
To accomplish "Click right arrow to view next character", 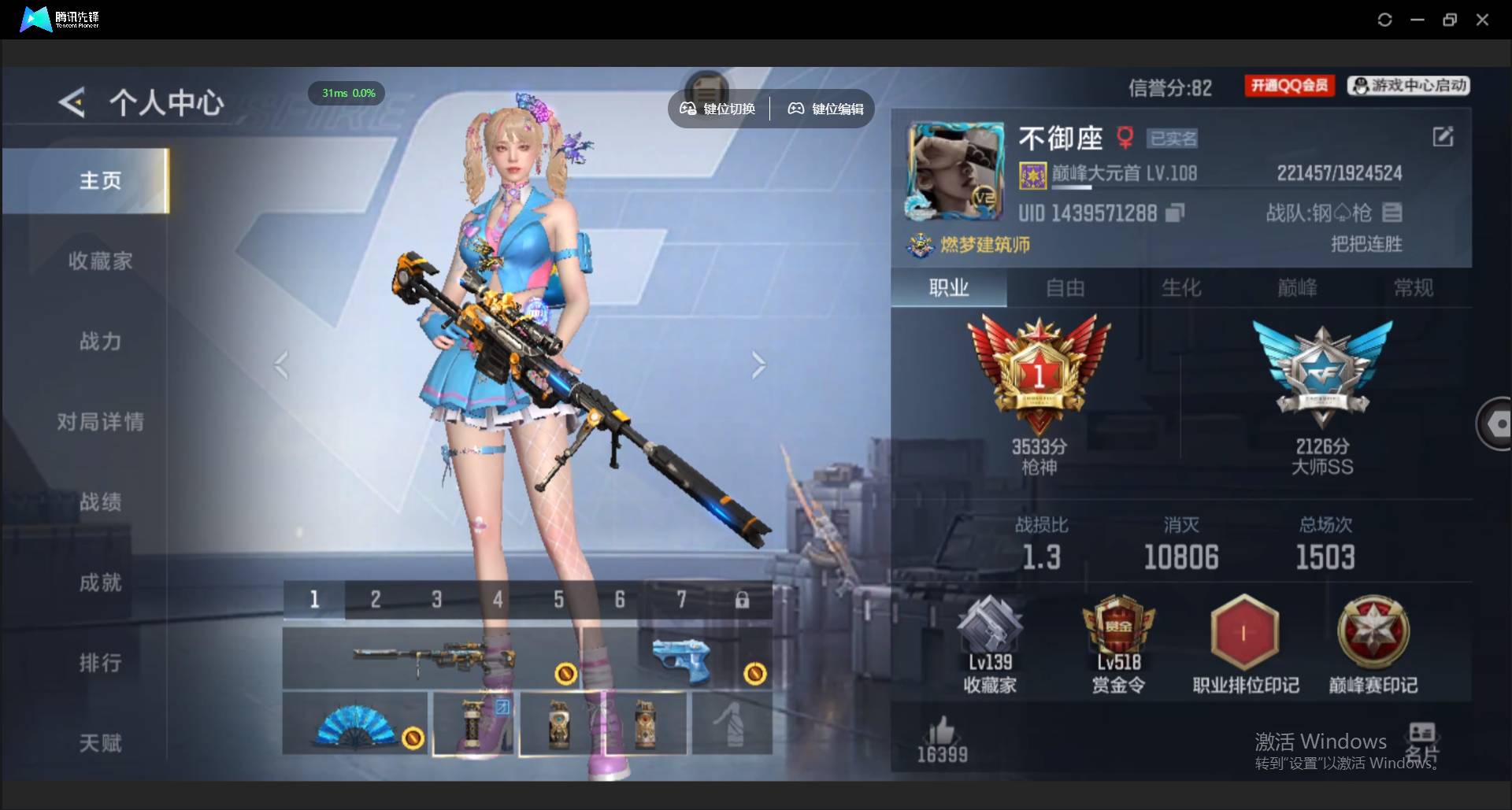I will [758, 364].
